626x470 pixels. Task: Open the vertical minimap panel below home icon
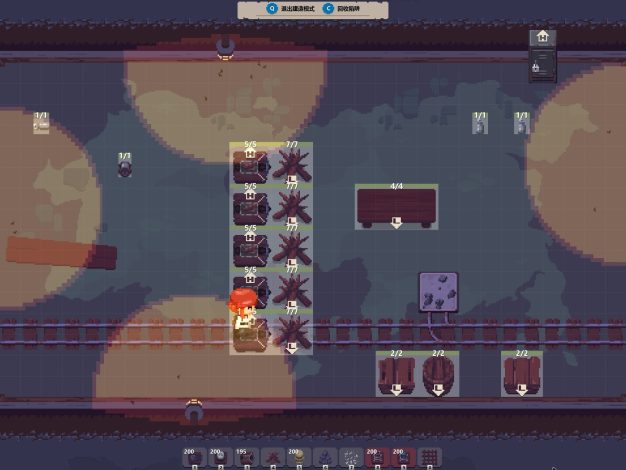pos(542,67)
